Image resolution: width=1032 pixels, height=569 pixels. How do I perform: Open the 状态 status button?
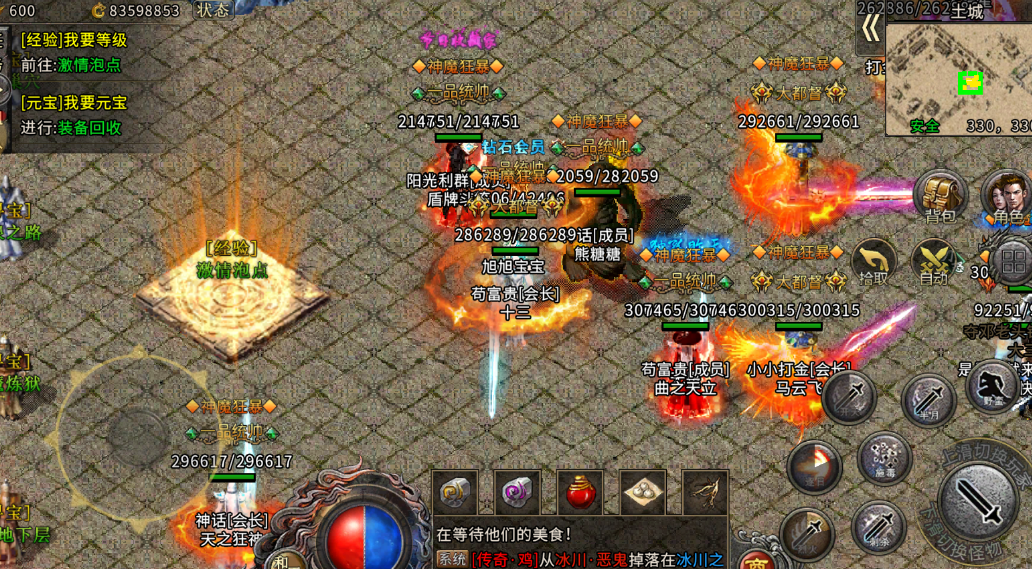coord(212,10)
